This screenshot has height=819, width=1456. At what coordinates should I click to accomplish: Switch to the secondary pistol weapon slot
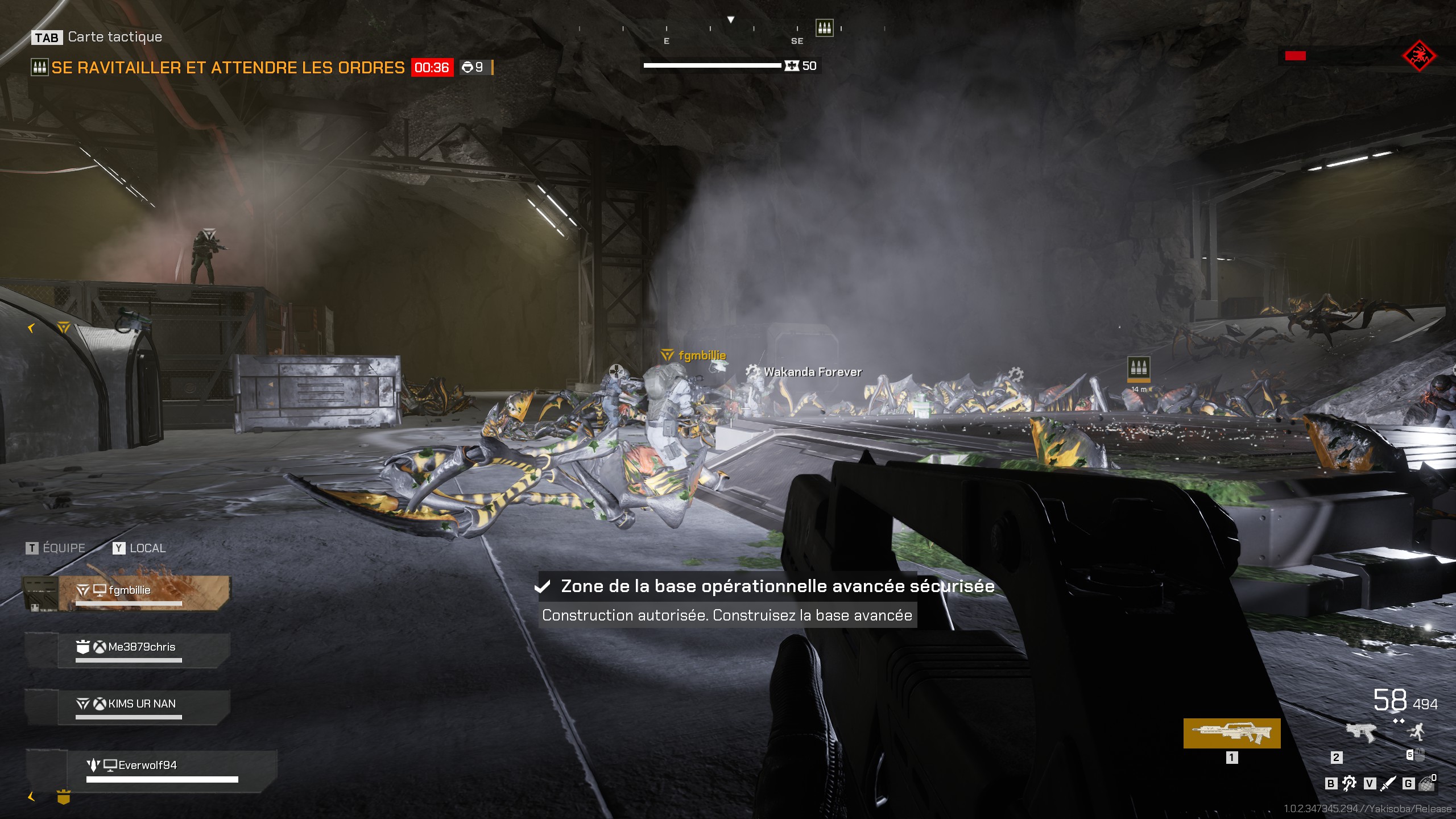[1360, 733]
